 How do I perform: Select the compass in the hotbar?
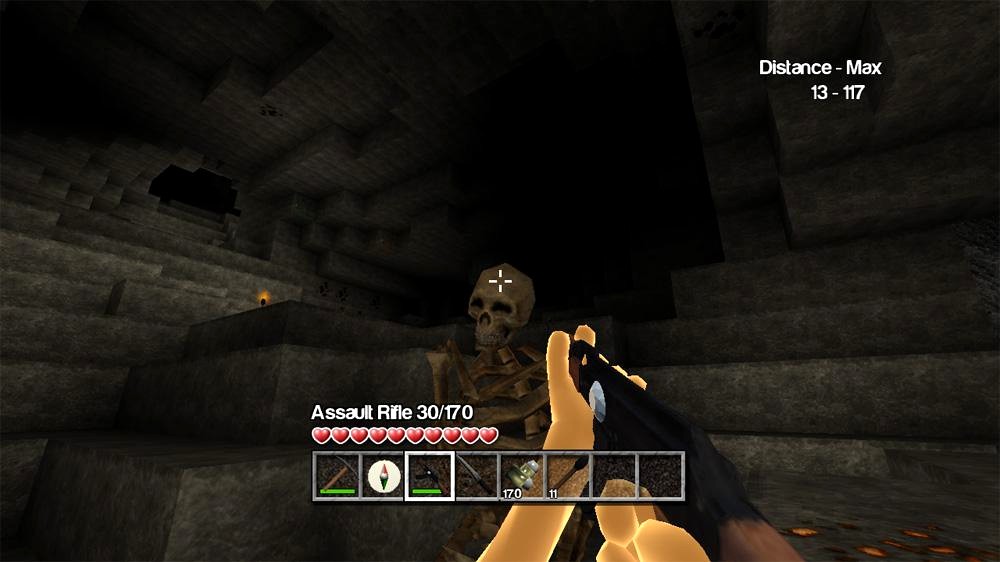coord(383,475)
